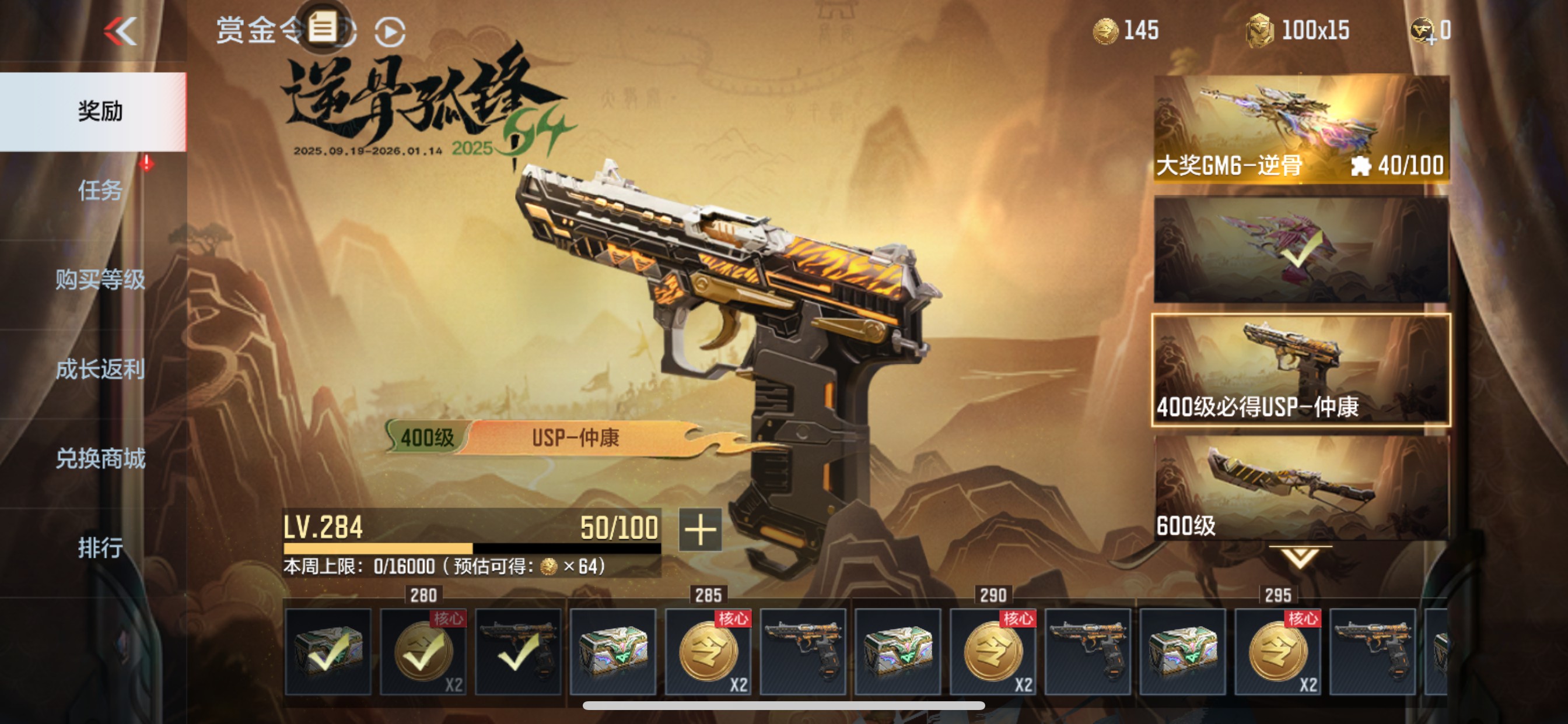This screenshot has width=1568, height=724.
Task: View the 大奖GM6-逆骨 grand prize
Action: point(1301,129)
